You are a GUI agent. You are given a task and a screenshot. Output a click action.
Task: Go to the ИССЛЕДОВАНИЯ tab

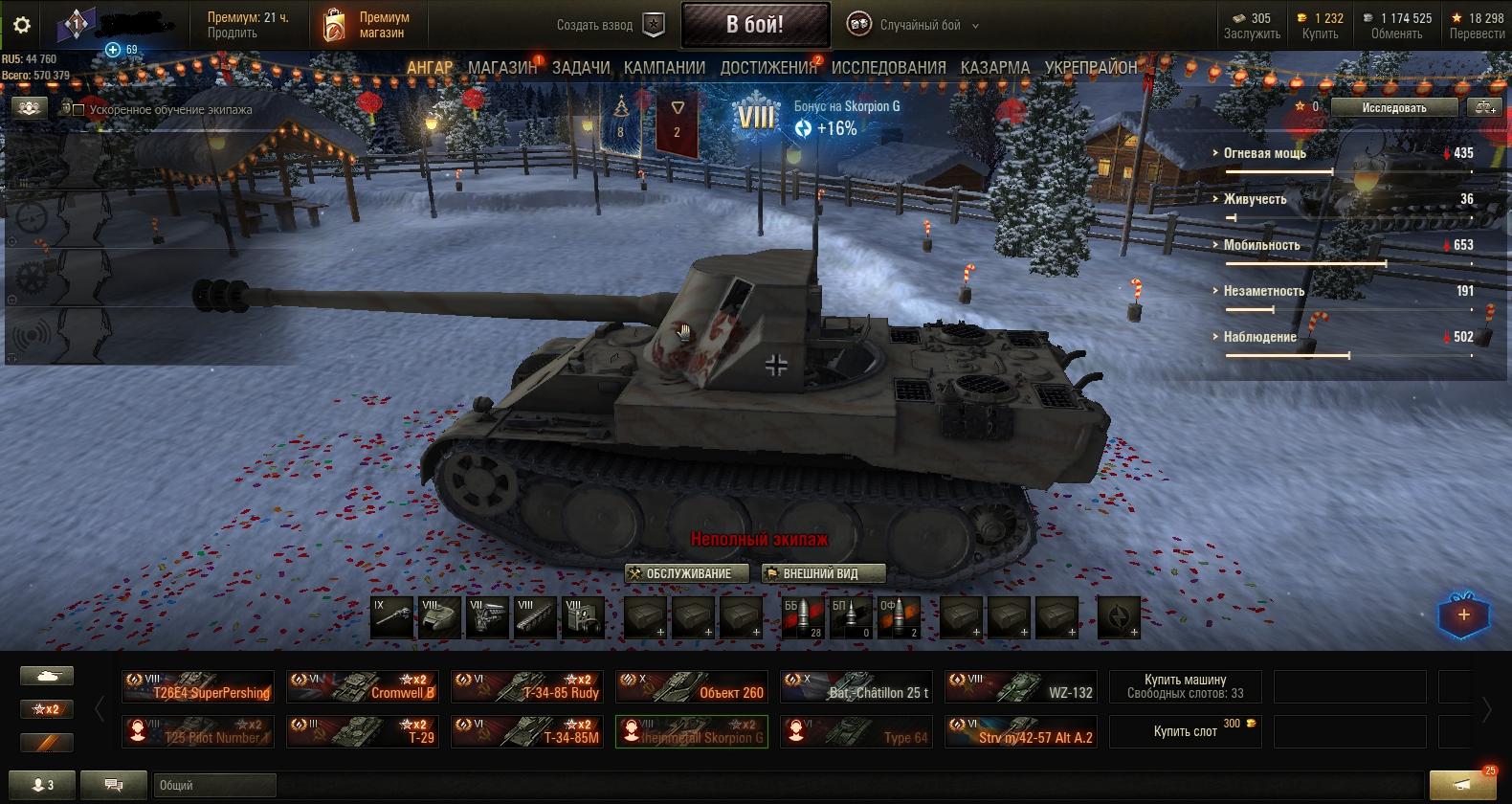pos(888,68)
